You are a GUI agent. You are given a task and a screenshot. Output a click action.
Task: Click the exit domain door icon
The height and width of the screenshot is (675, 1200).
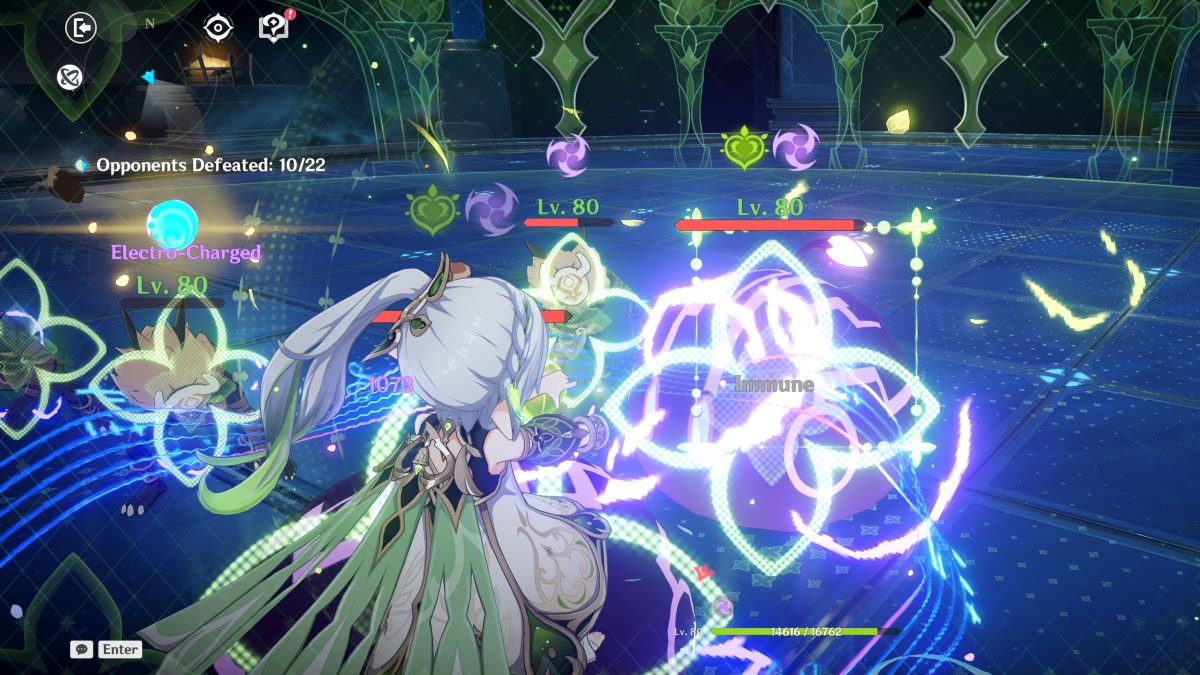tap(80, 27)
